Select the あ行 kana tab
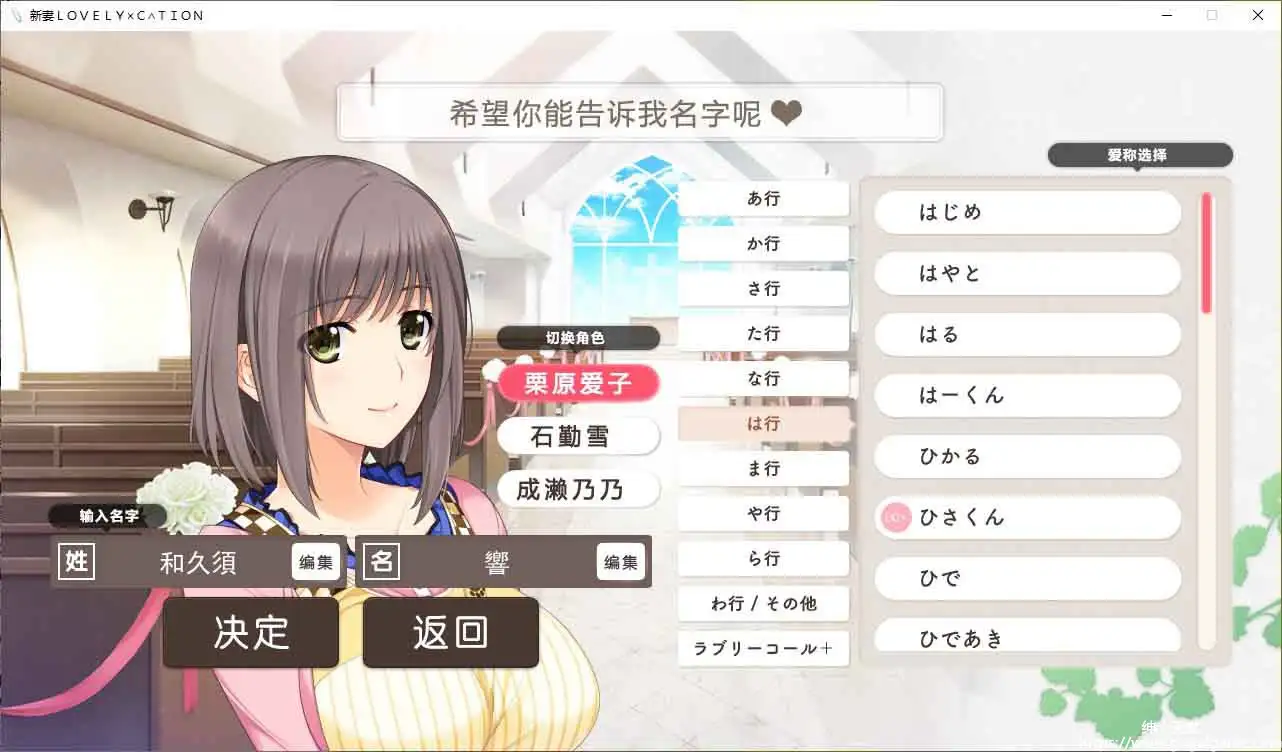This screenshot has width=1282, height=752. tap(763, 198)
